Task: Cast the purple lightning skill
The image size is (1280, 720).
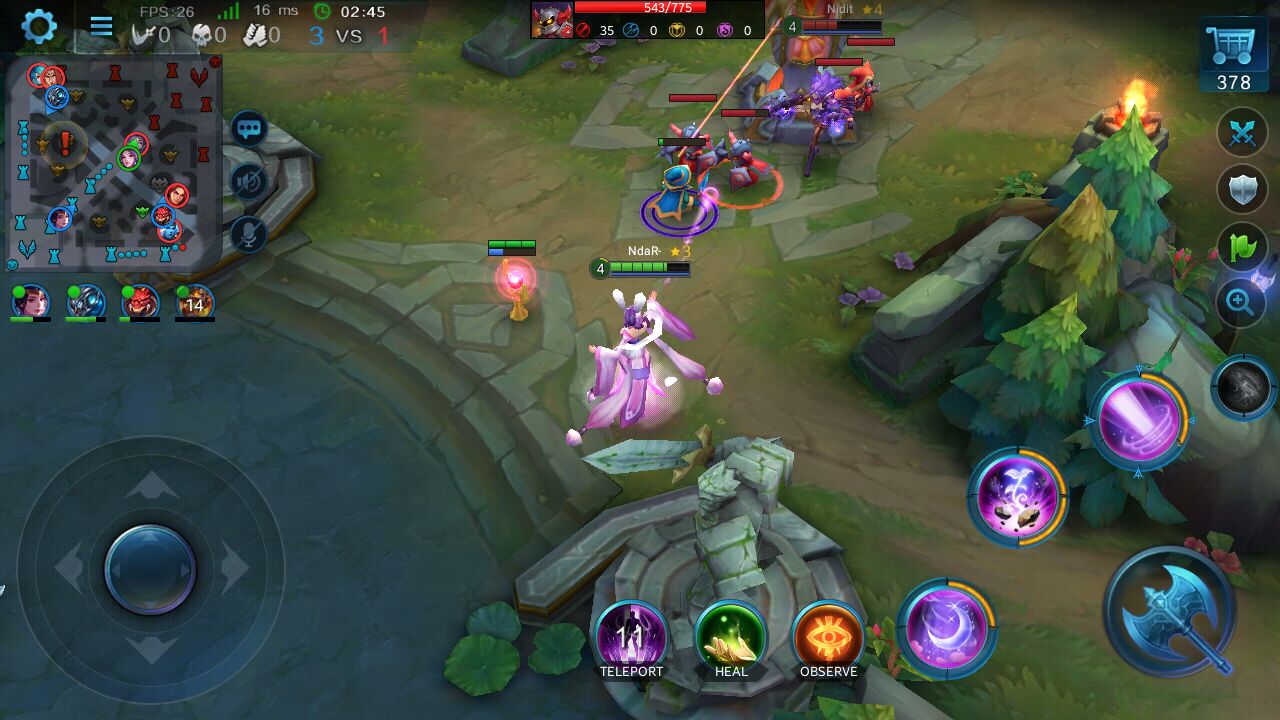Action: [x=1016, y=497]
